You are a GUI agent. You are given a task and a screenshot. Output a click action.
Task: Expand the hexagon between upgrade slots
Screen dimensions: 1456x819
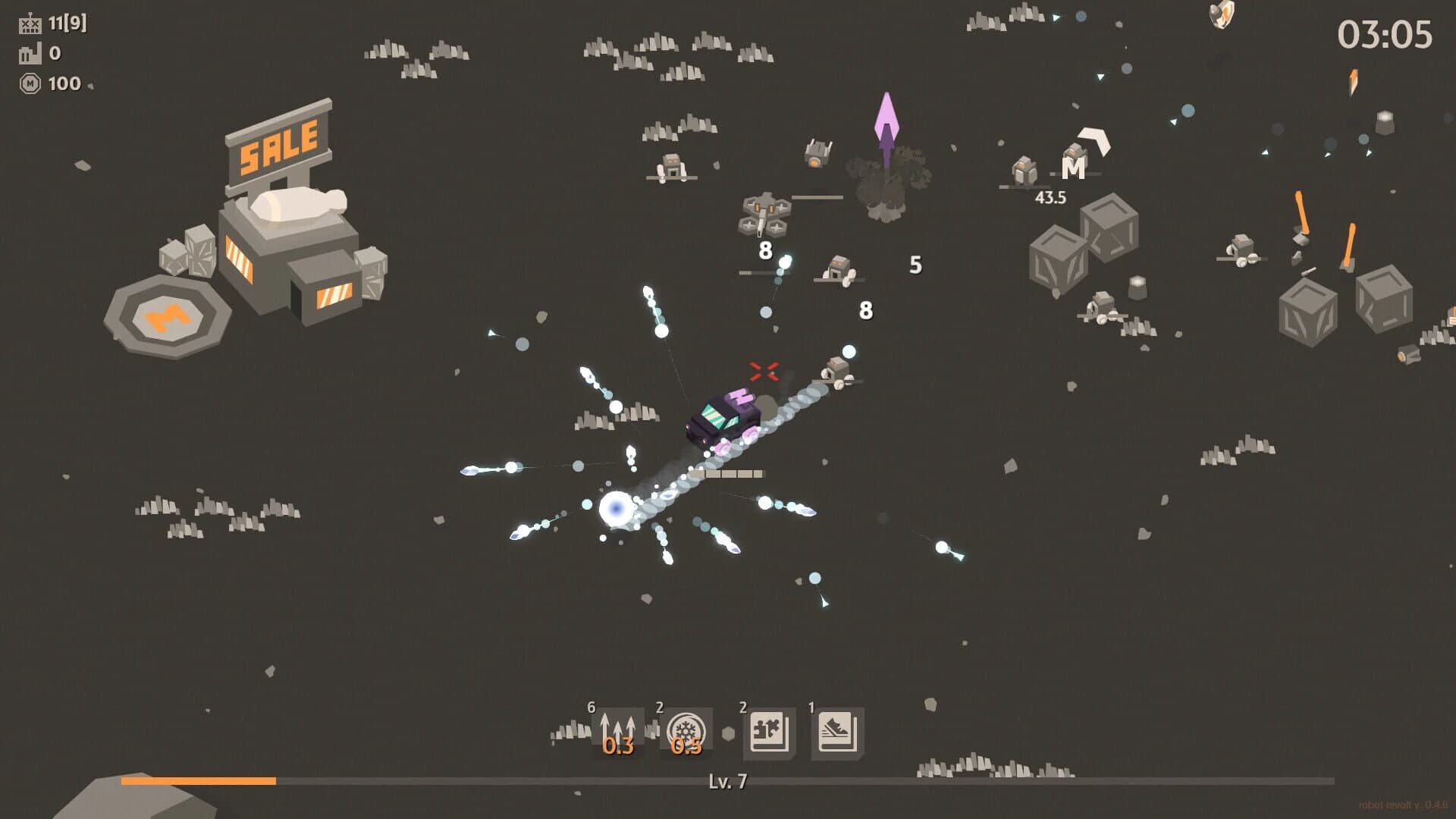730,730
